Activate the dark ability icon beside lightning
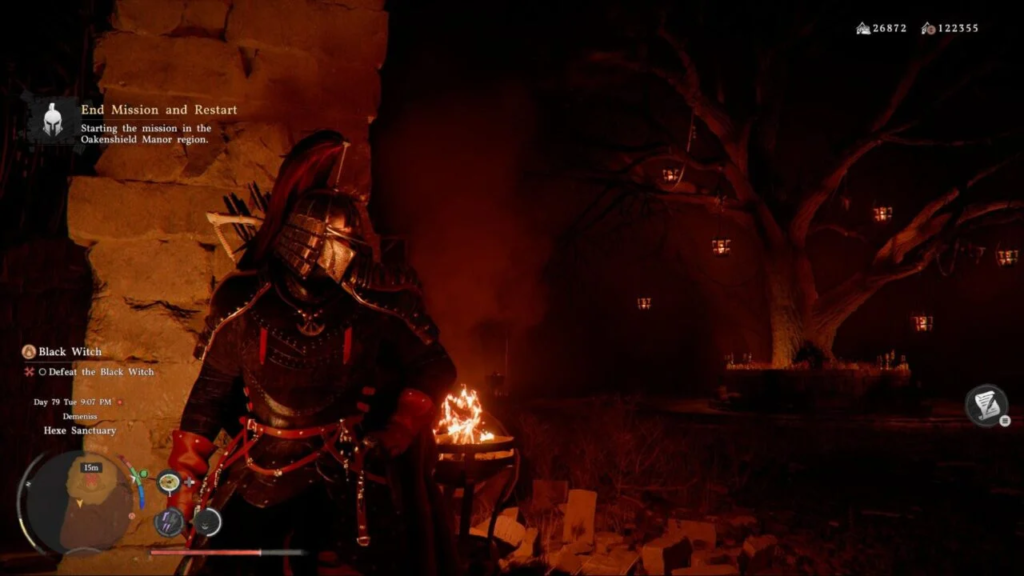Viewport: 1024px width, 576px height. click(207, 521)
